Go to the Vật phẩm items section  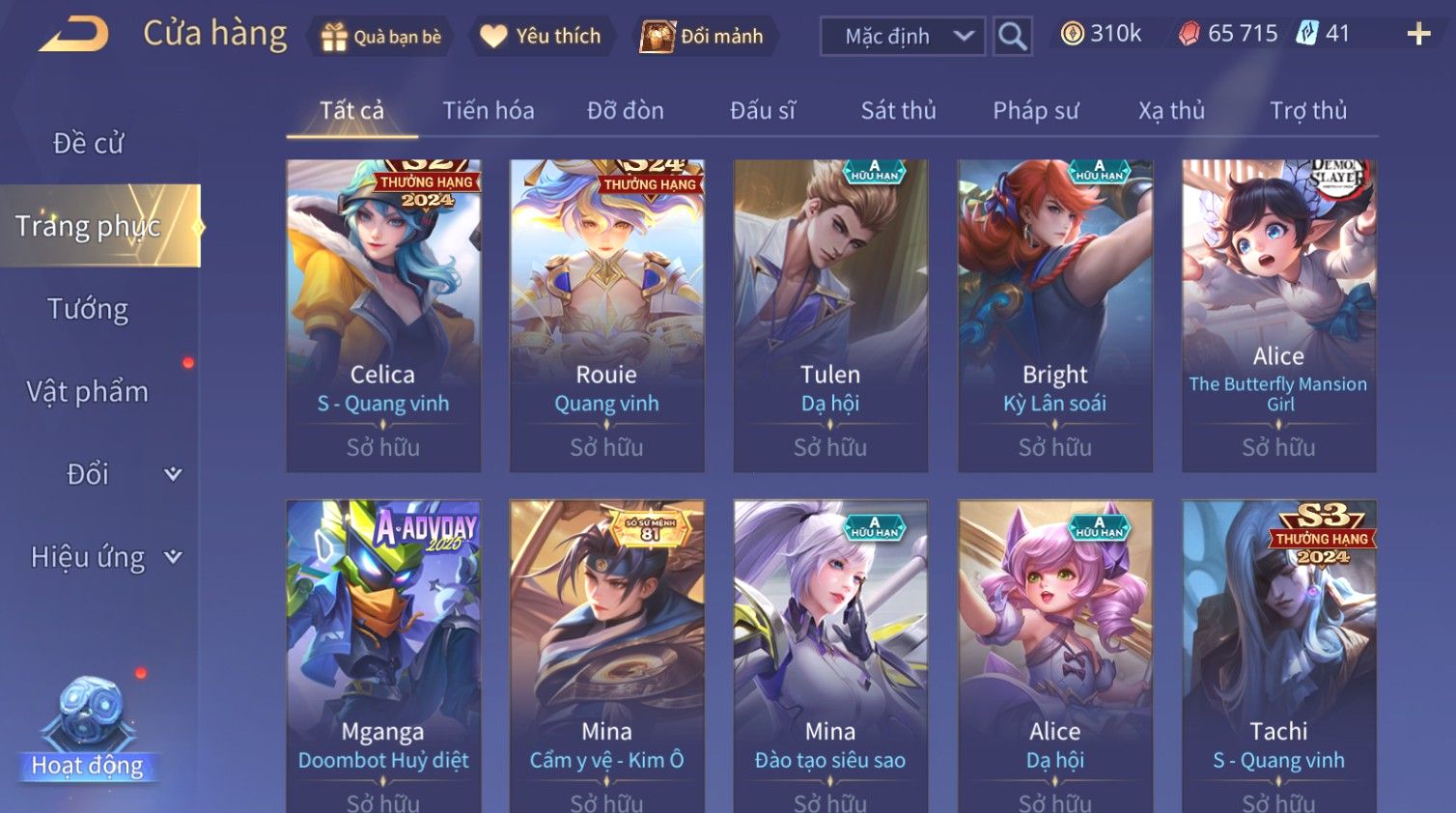pyautogui.click(x=88, y=392)
